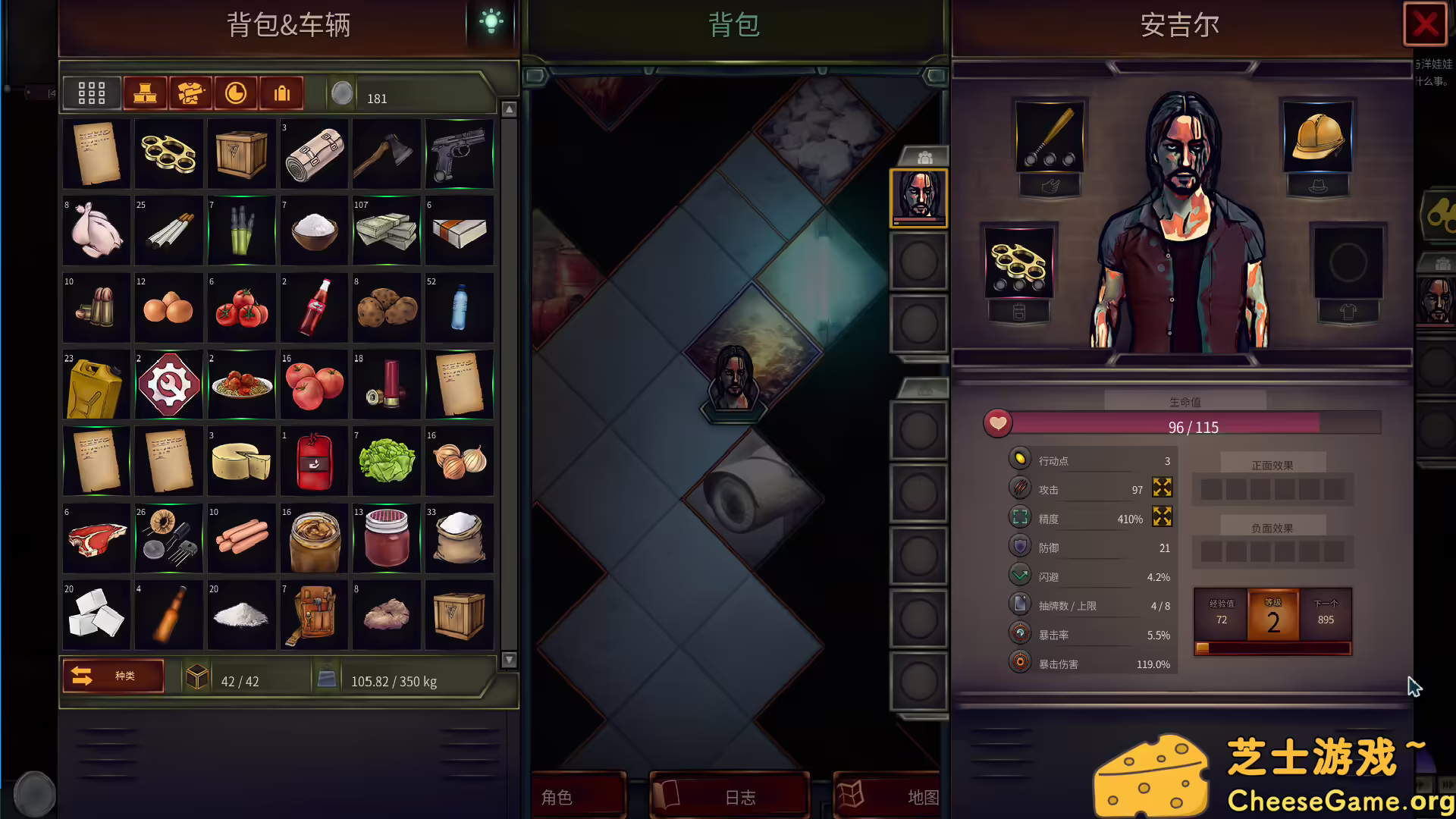The image size is (1456, 819).
Task: Select Angel's portrait in the party list
Action: click(920, 199)
